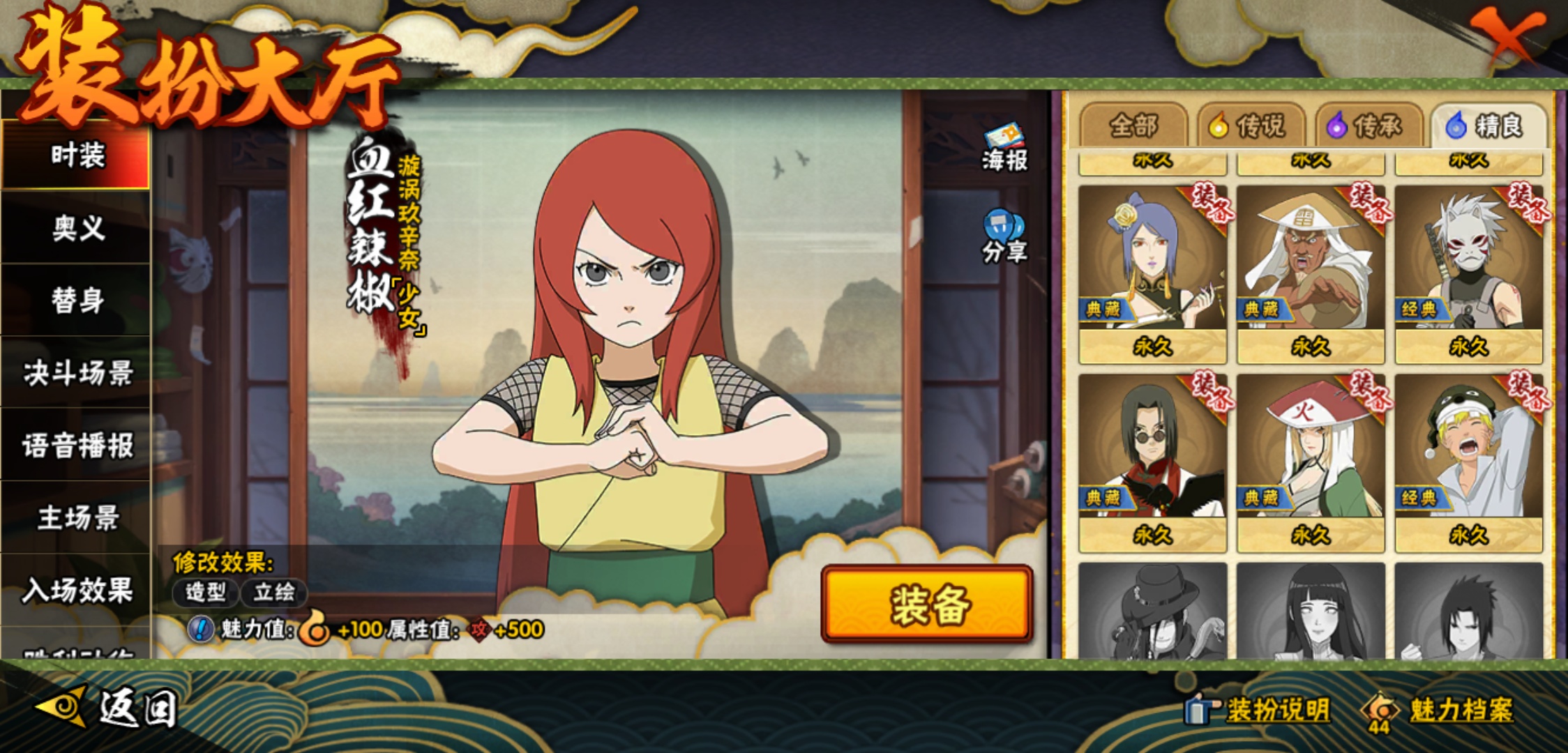
Task: Switch to the 全部 tab
Action: pos(1133,126)
